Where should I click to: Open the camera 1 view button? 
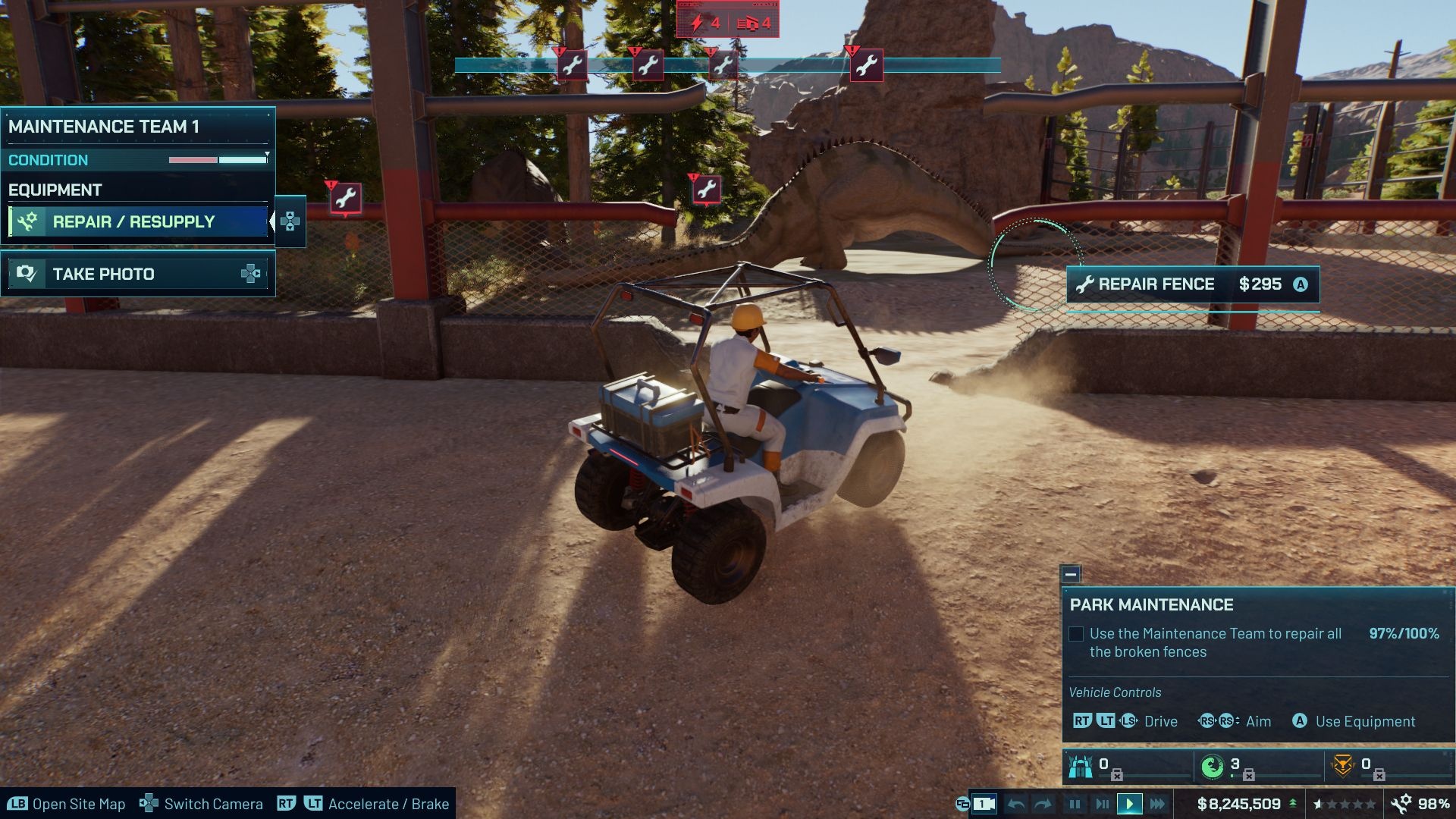[x=984, y=804]
